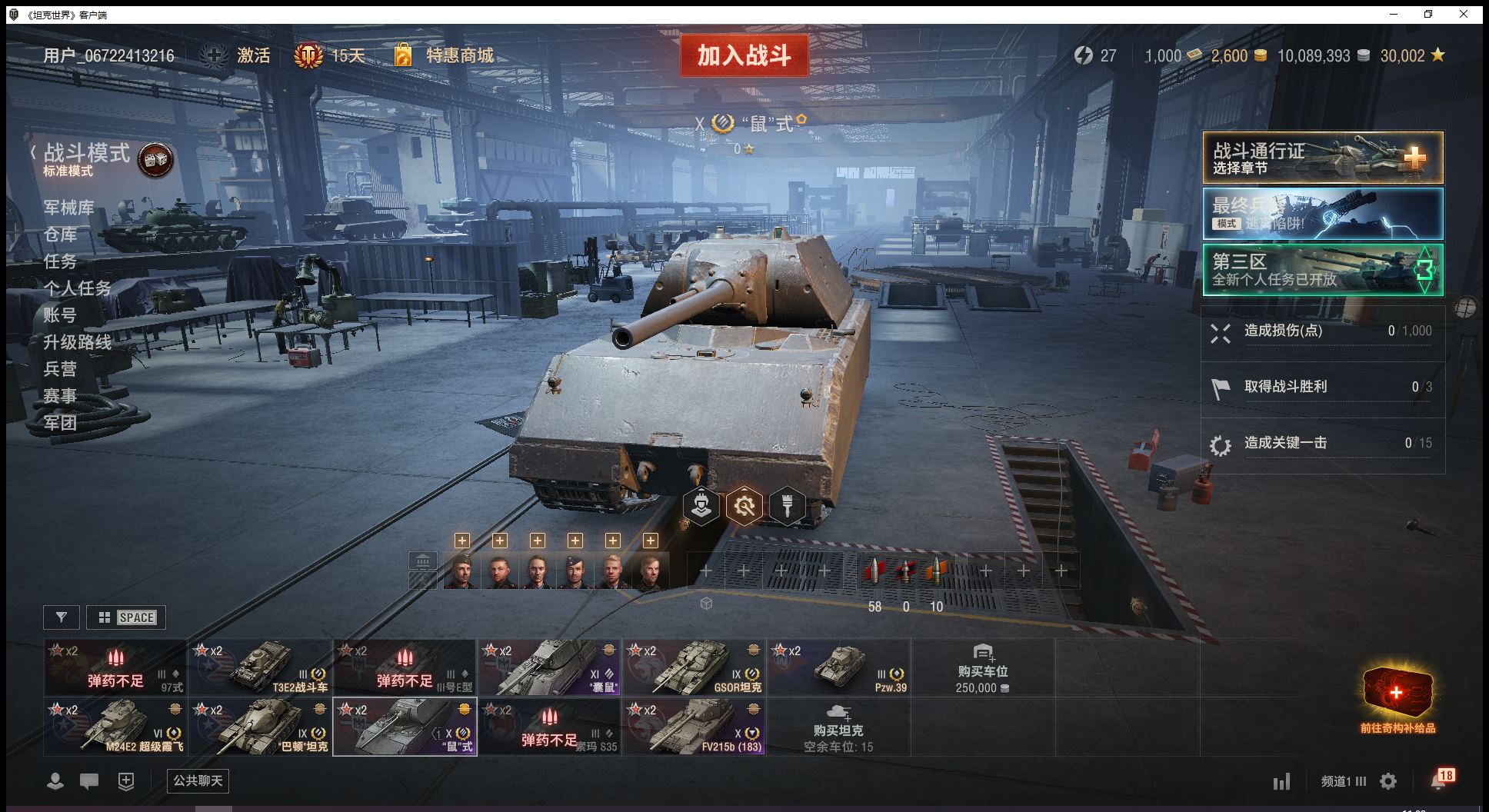The height and width of the screenshot is (812, 1489).
Task: Open settings via the gear icon
Action: pyautogui.click(x=1388, y=782)
